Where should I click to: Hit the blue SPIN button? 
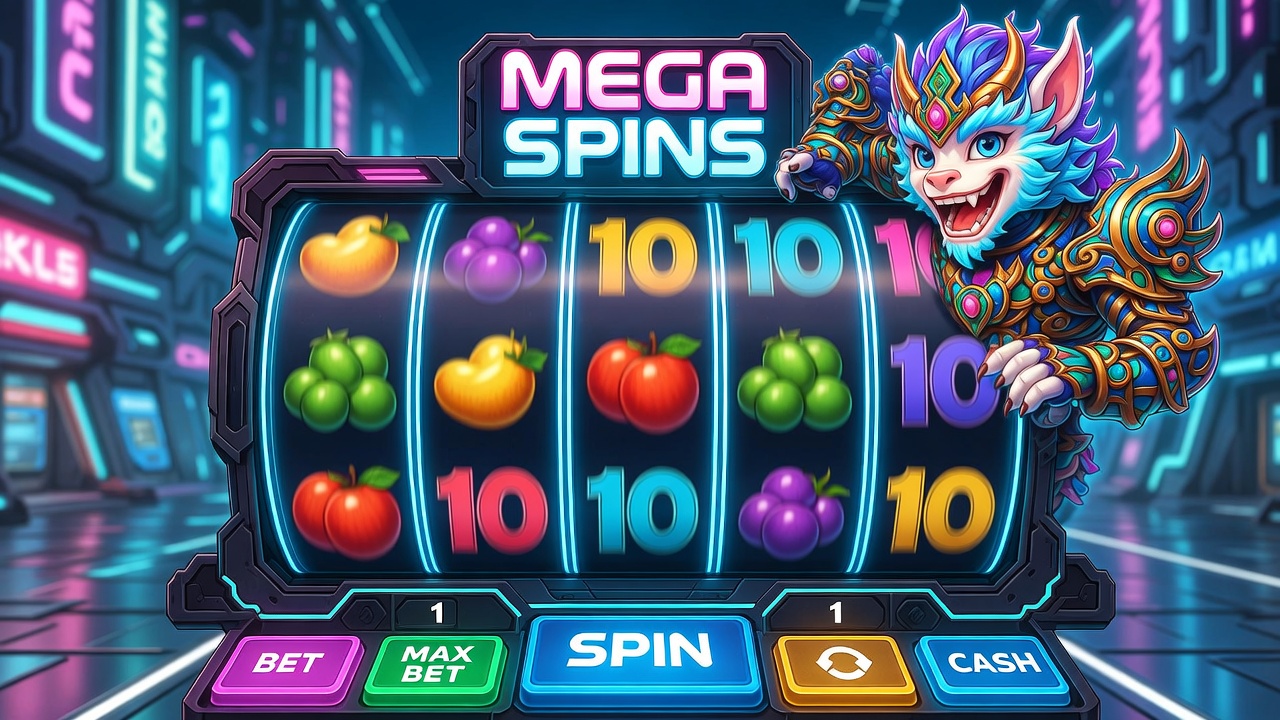640,652
